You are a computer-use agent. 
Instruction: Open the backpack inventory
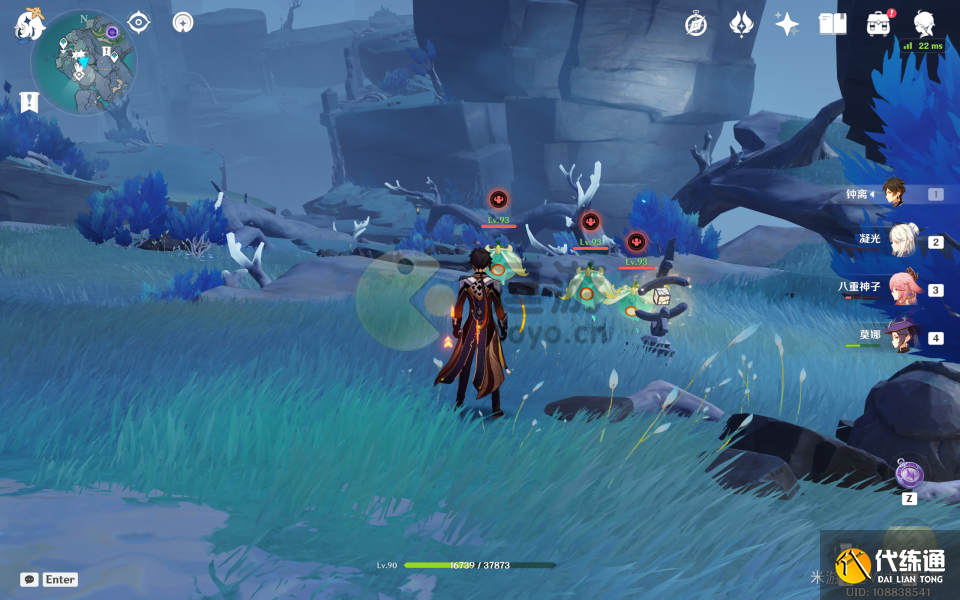click(x=878, y=24)
